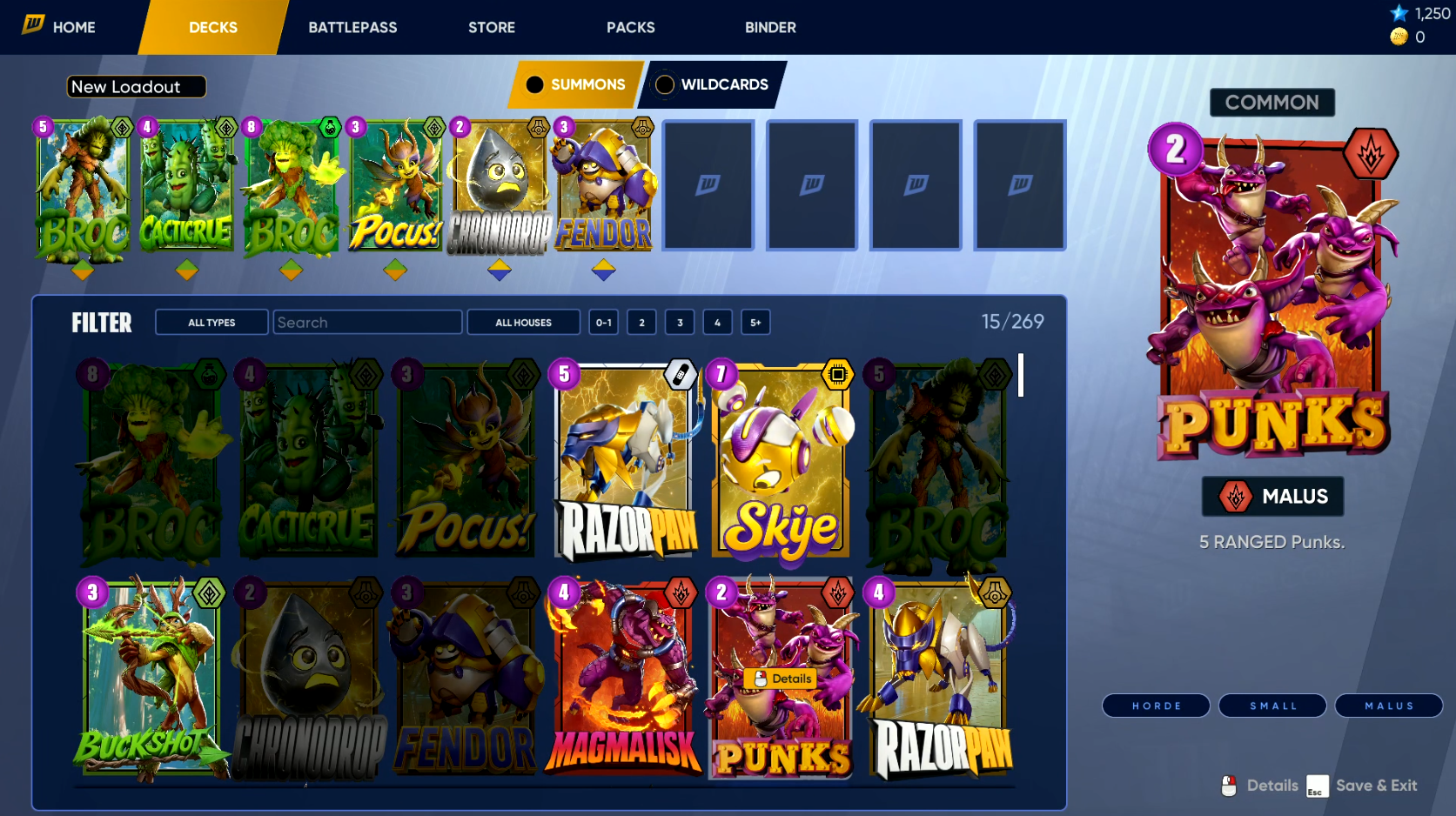1456x816 pixels.
Task: Pick the Buckshot card
Action: pyautogui.click(x=150, y=679)
